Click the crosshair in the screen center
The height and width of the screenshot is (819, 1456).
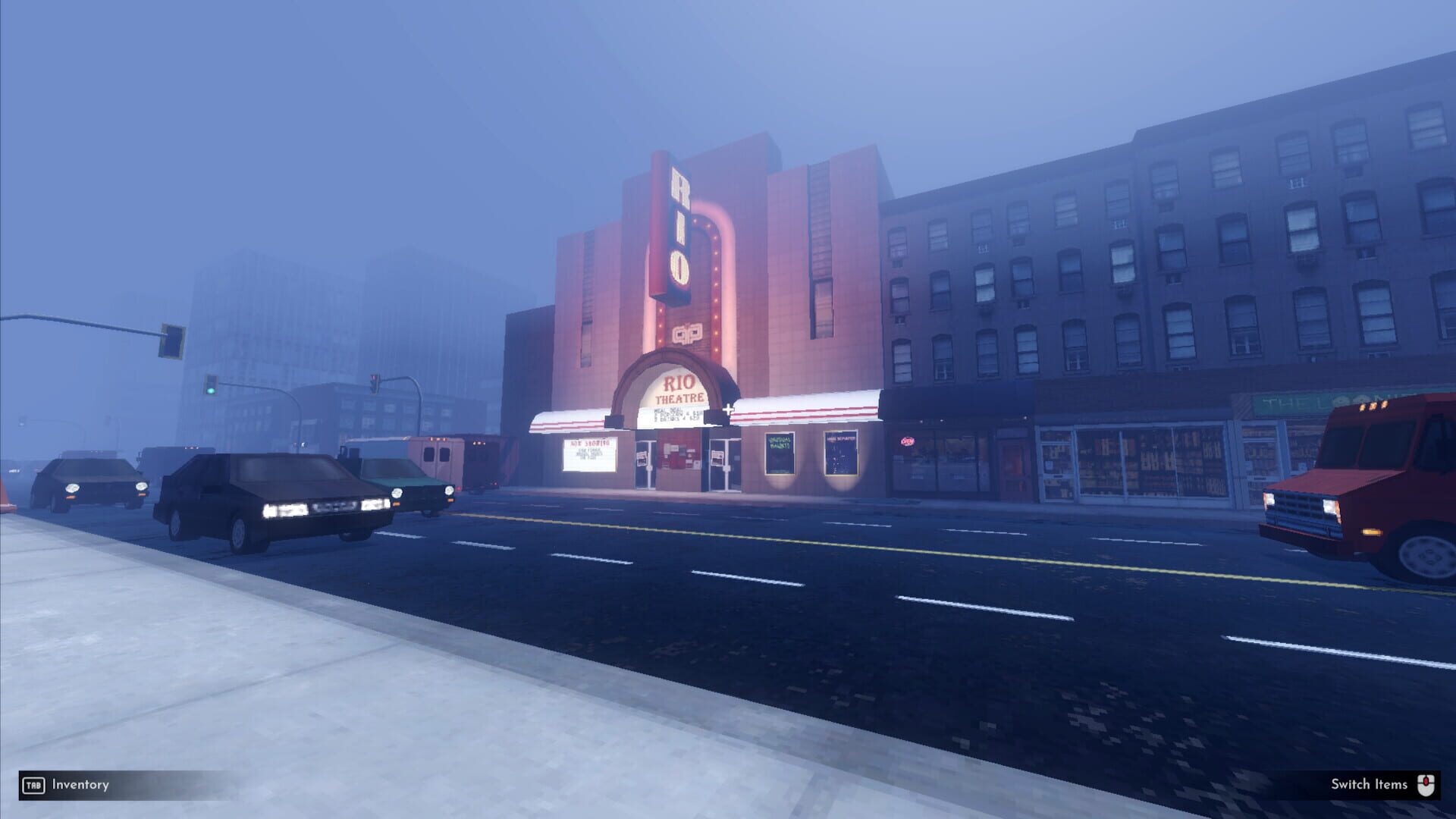[729, 409]
